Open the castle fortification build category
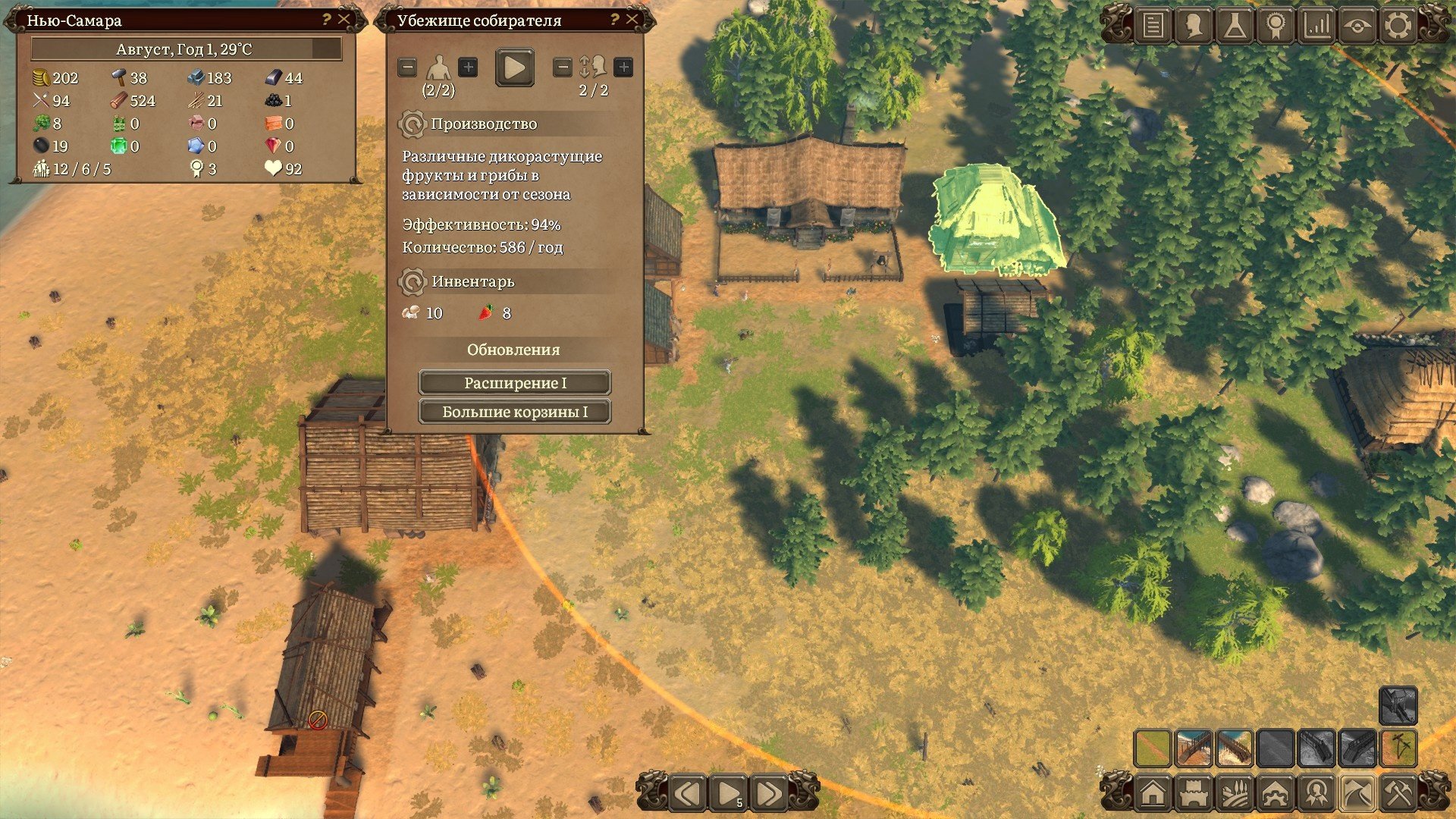The width and height of the screenshot is (1456, 819). pyautogui.click(x=1194, y=793)
